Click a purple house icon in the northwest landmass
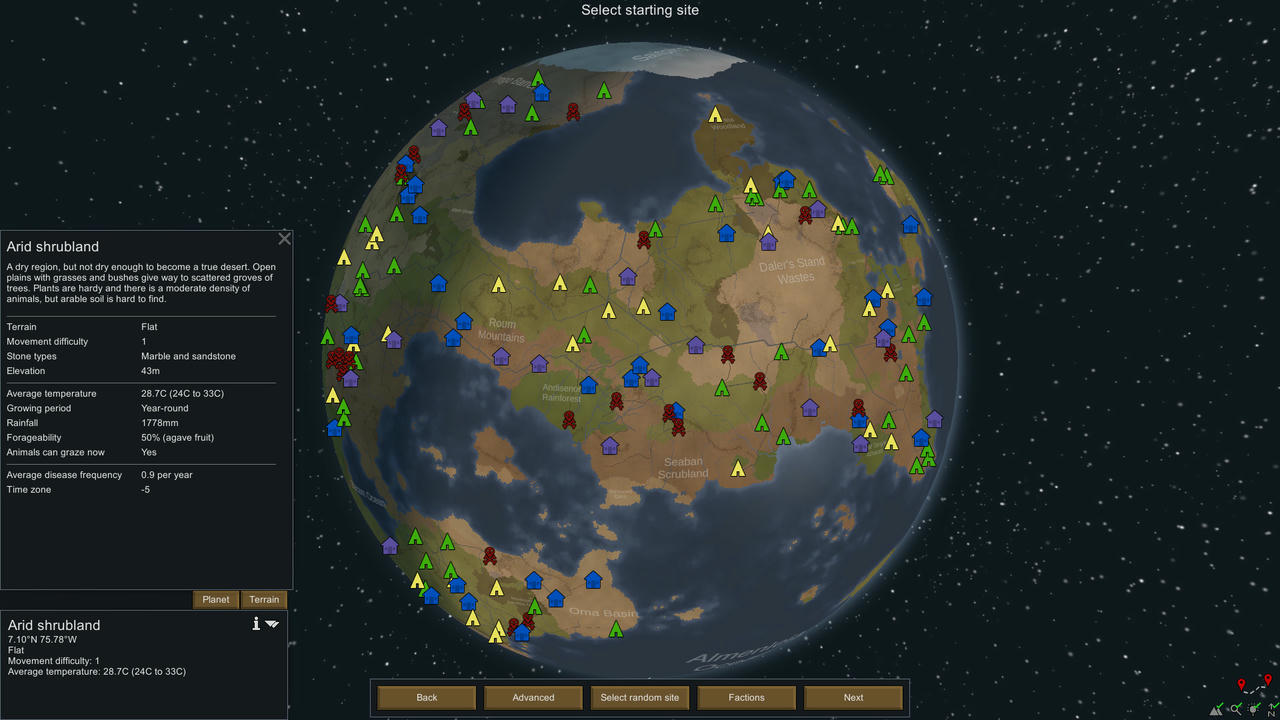This screenshot has height=720, width=1280. pyautogui.click(x=438, y=126)
